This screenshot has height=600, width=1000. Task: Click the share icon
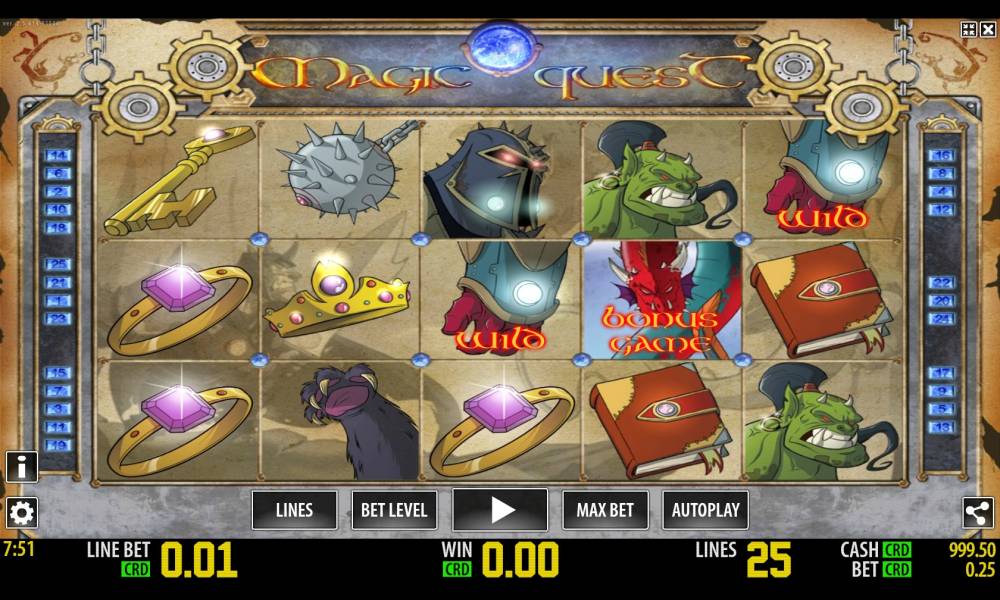977,513
